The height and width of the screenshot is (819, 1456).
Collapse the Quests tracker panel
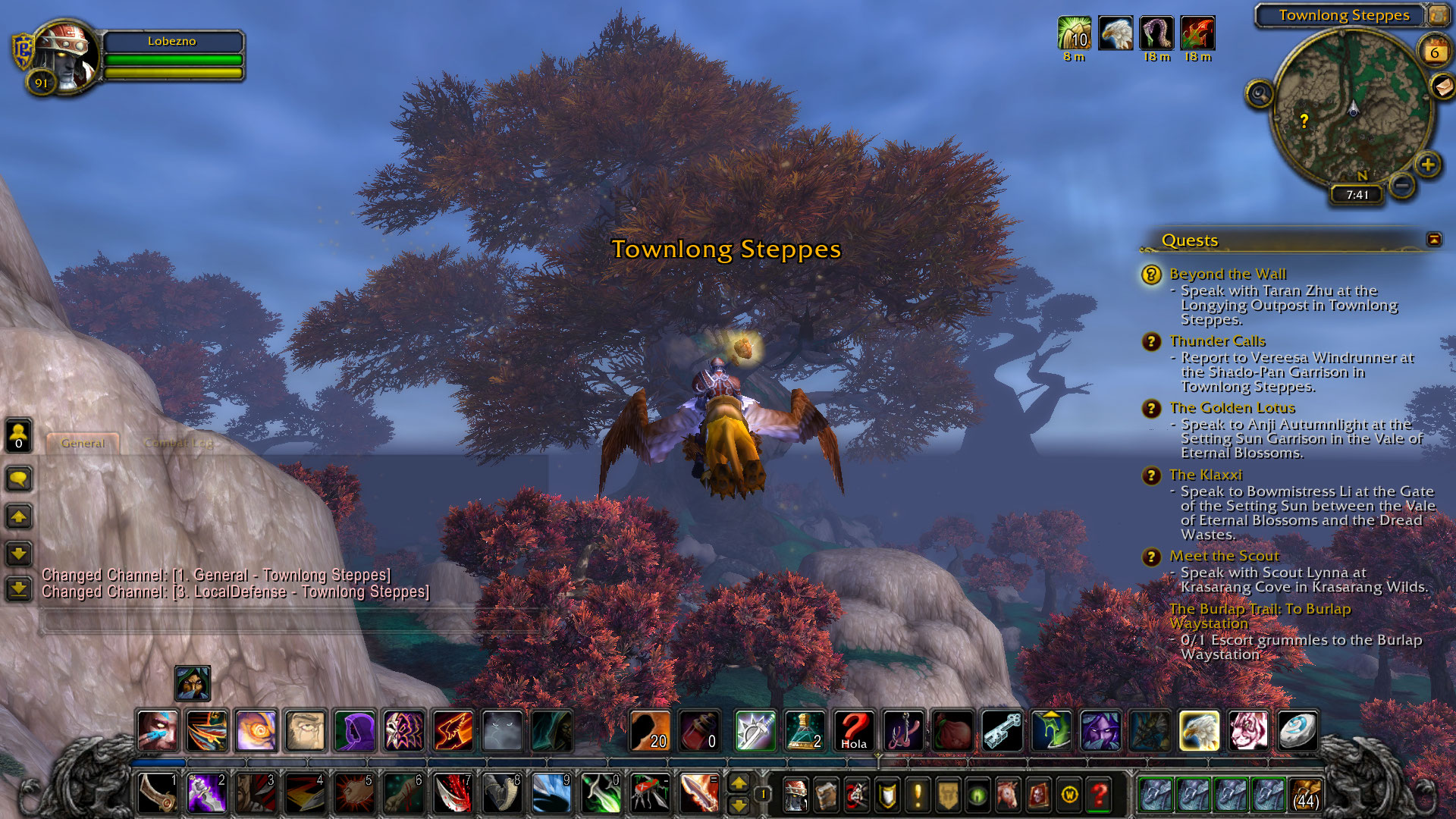click(1433, 240)
